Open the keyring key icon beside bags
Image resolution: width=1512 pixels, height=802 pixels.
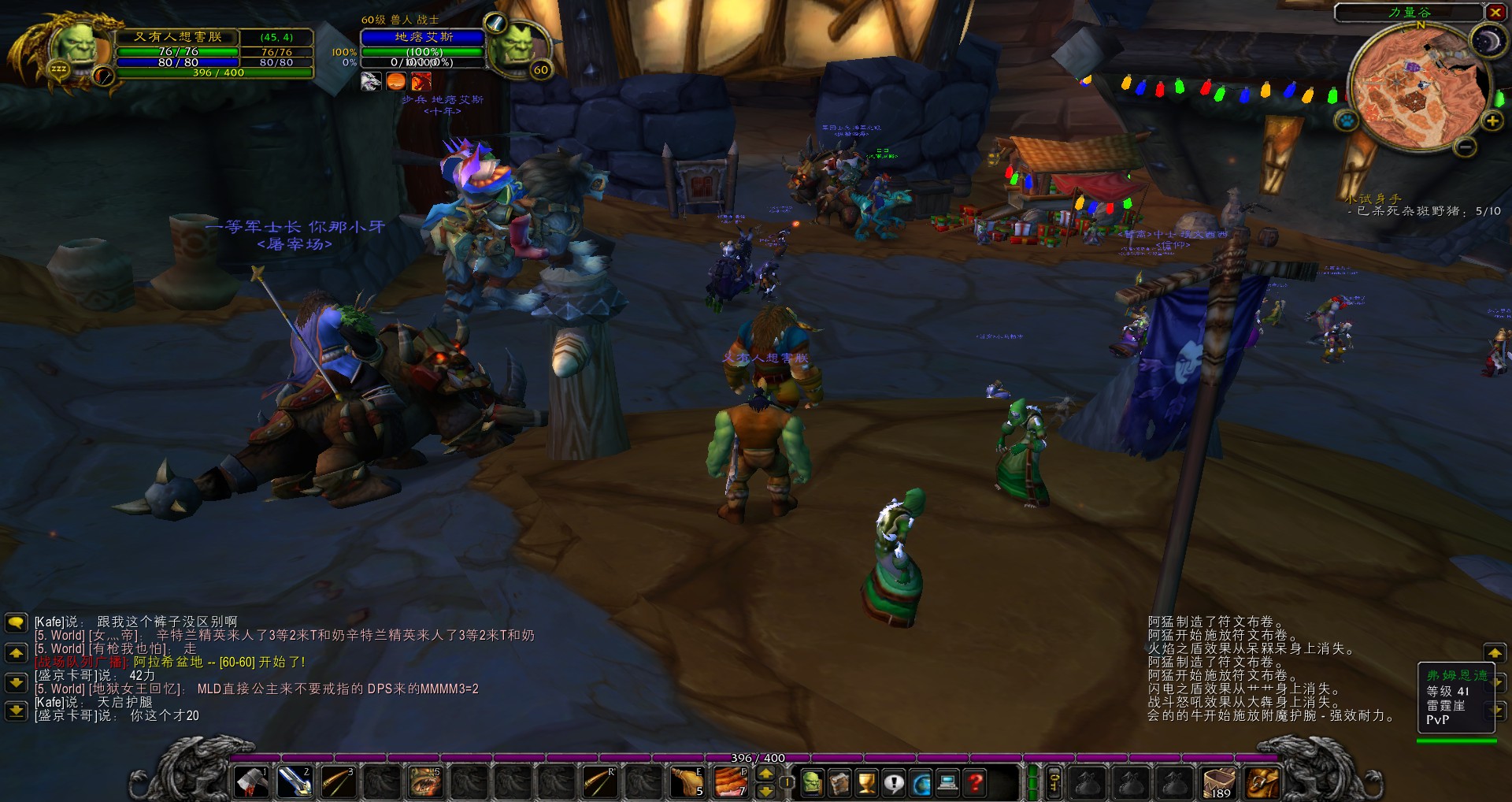tap(1054, 782)
